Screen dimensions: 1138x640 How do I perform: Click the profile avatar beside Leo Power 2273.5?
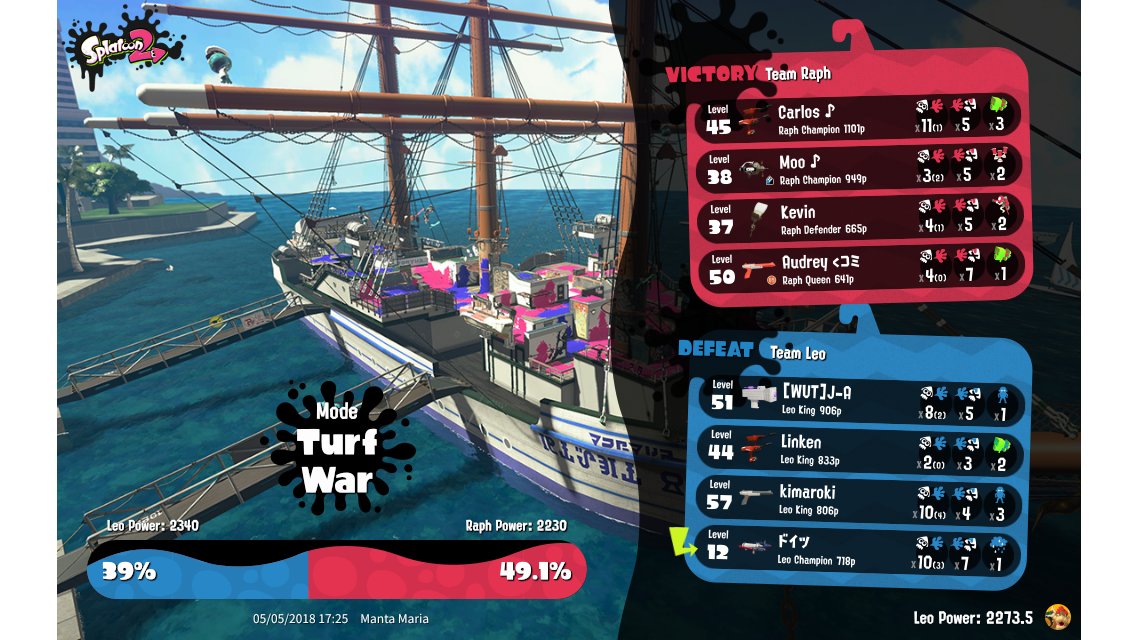(1056, 617)
